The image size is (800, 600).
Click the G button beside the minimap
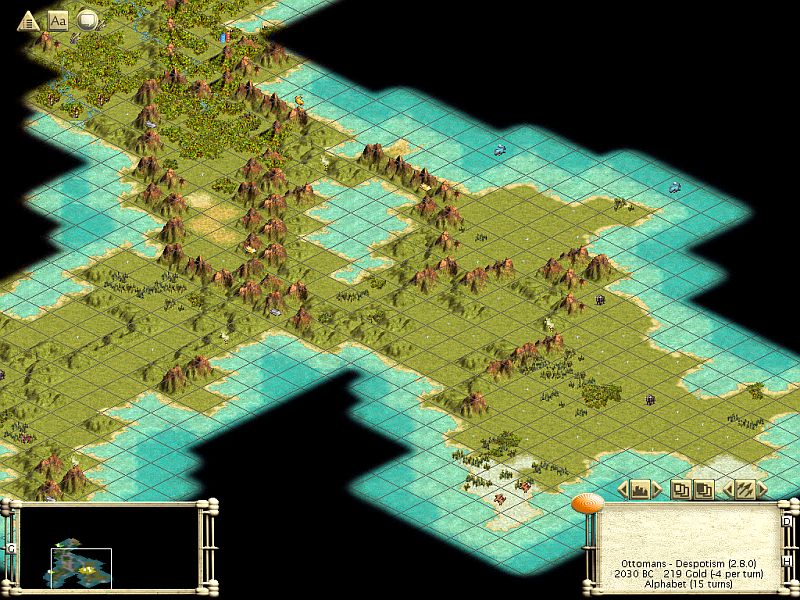tap(9, 548)
